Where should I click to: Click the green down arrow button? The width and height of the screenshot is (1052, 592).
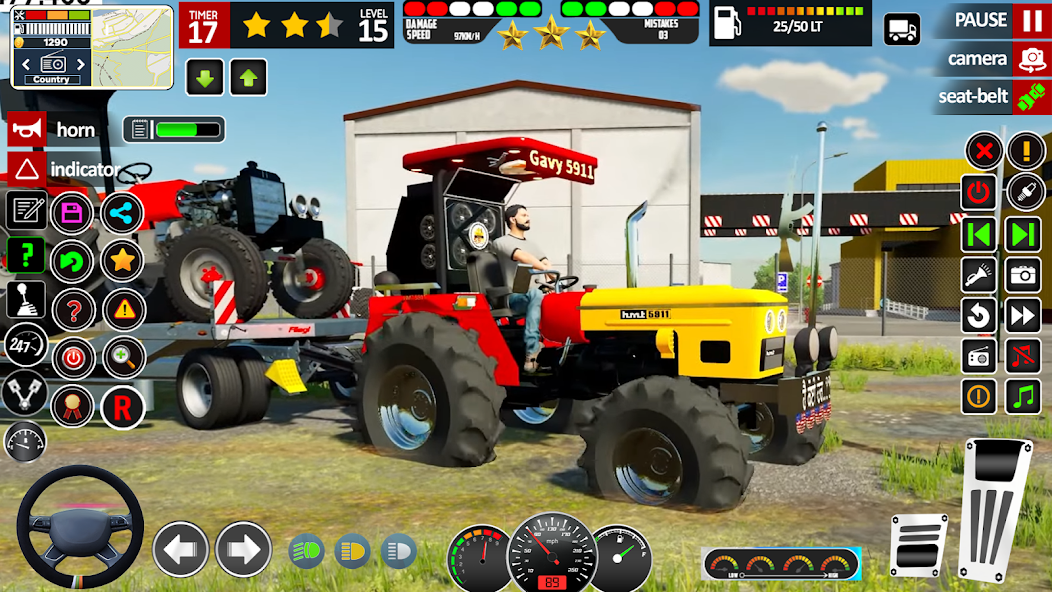click(x=204, y=77)
